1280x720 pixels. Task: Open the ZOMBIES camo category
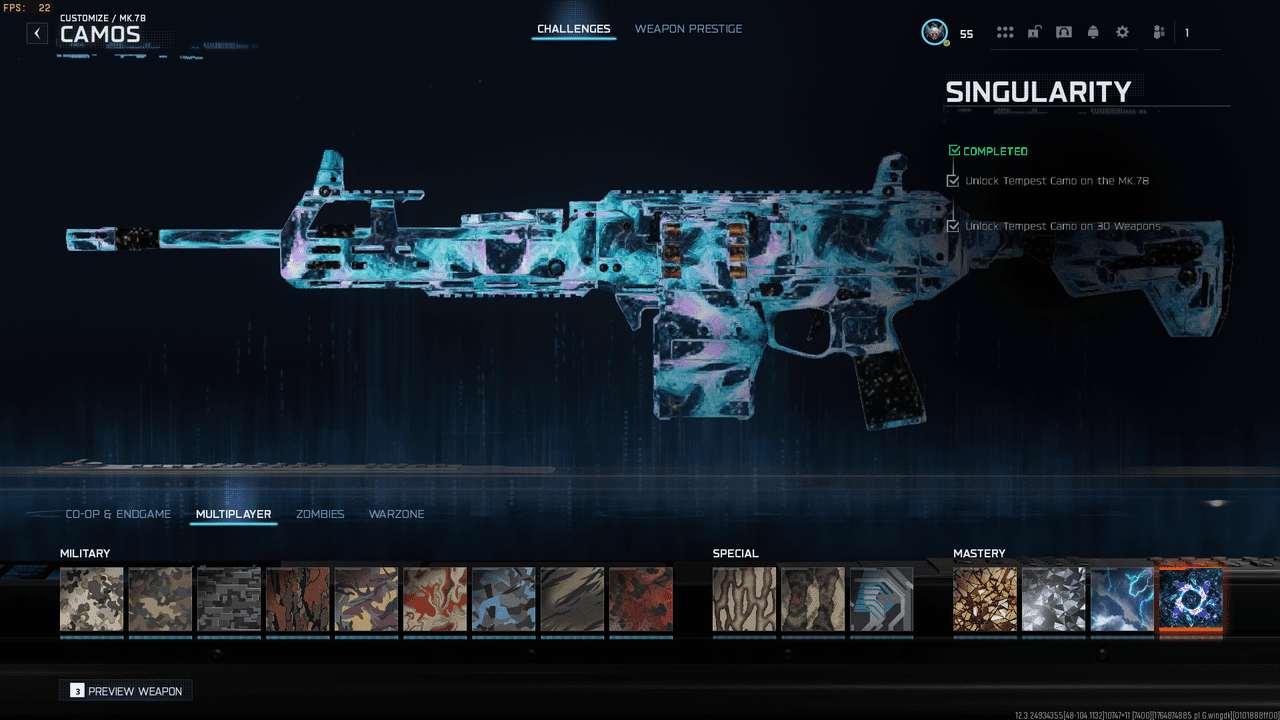320,514
